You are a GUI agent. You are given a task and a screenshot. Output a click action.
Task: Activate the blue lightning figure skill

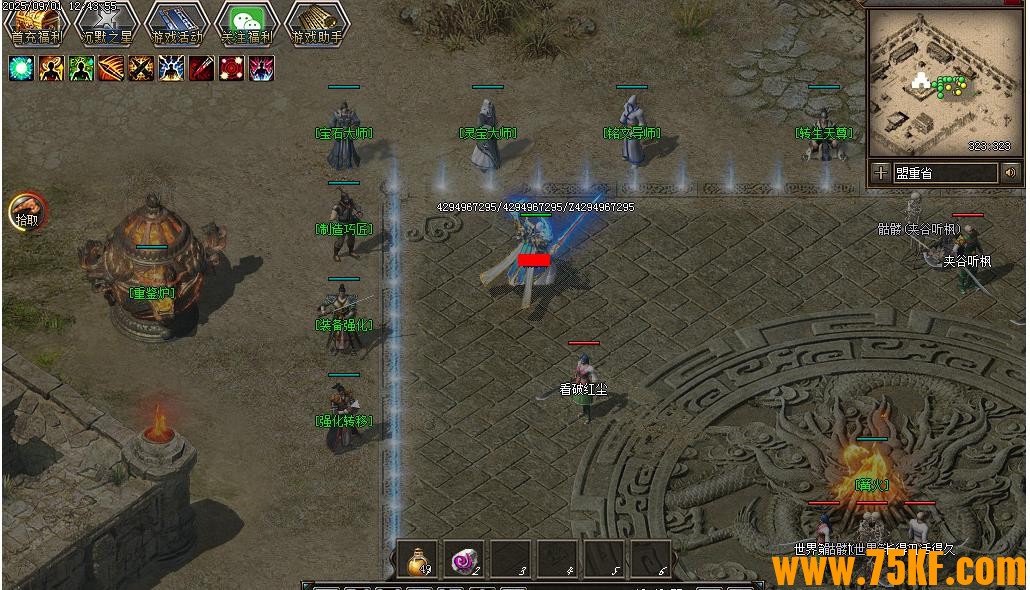171,68
